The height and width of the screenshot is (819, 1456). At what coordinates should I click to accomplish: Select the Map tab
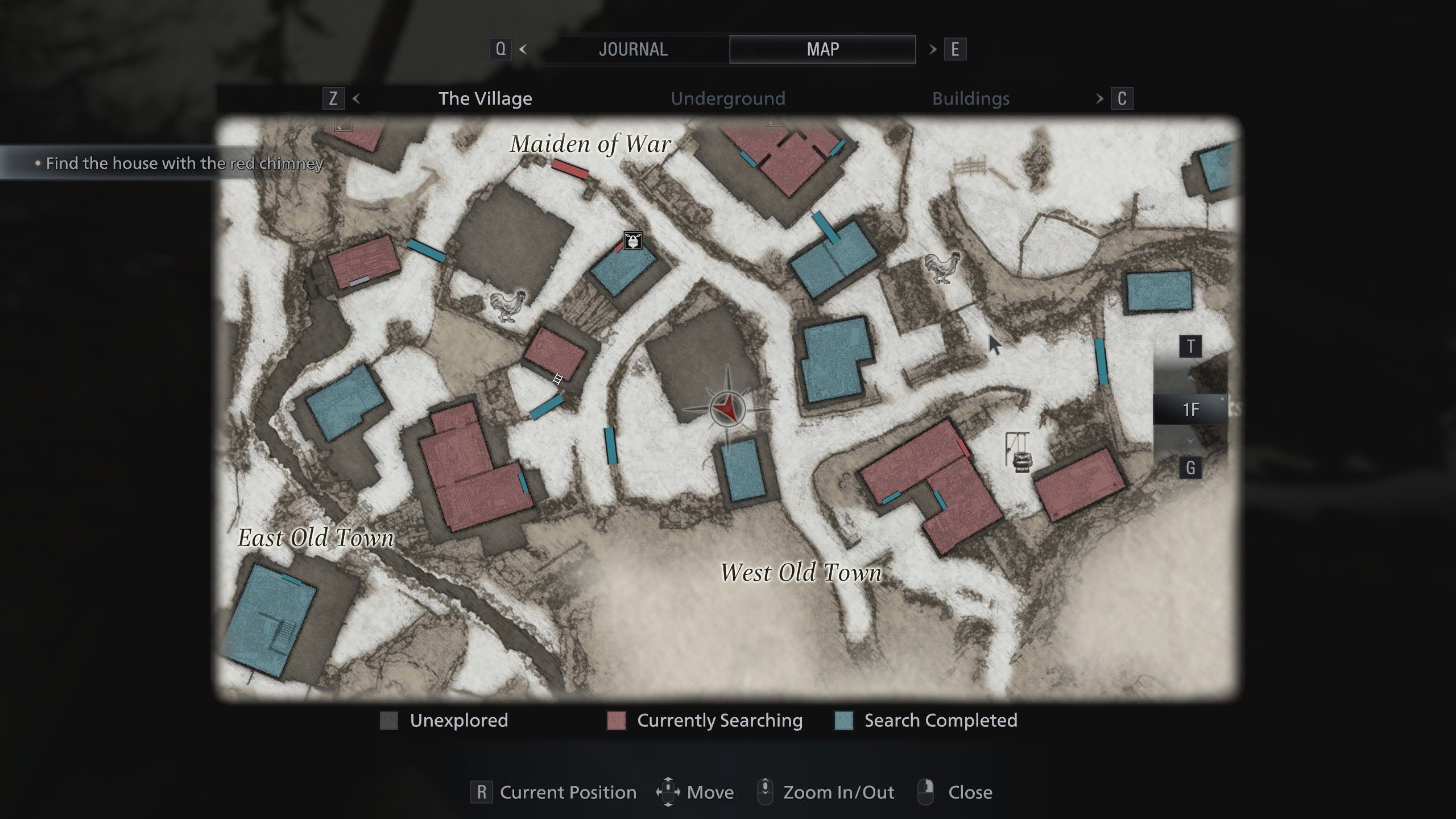[x=822, y=49]
